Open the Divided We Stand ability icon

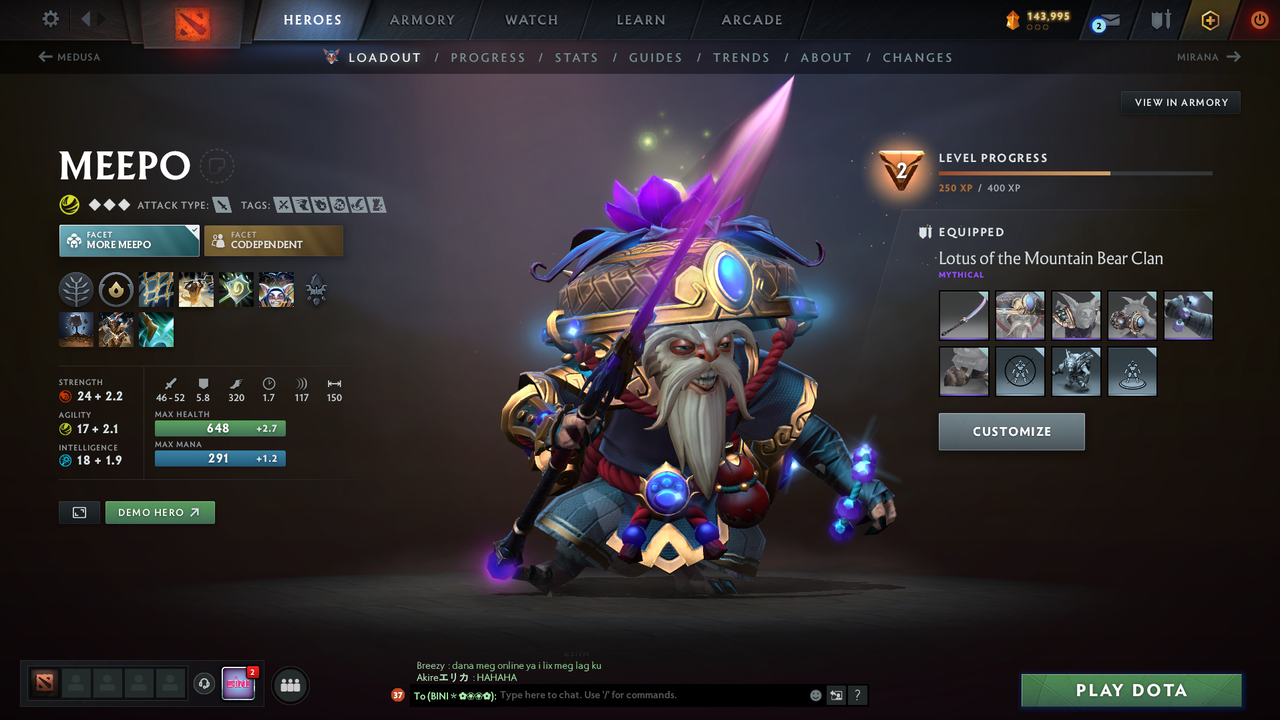pos(276,290)
